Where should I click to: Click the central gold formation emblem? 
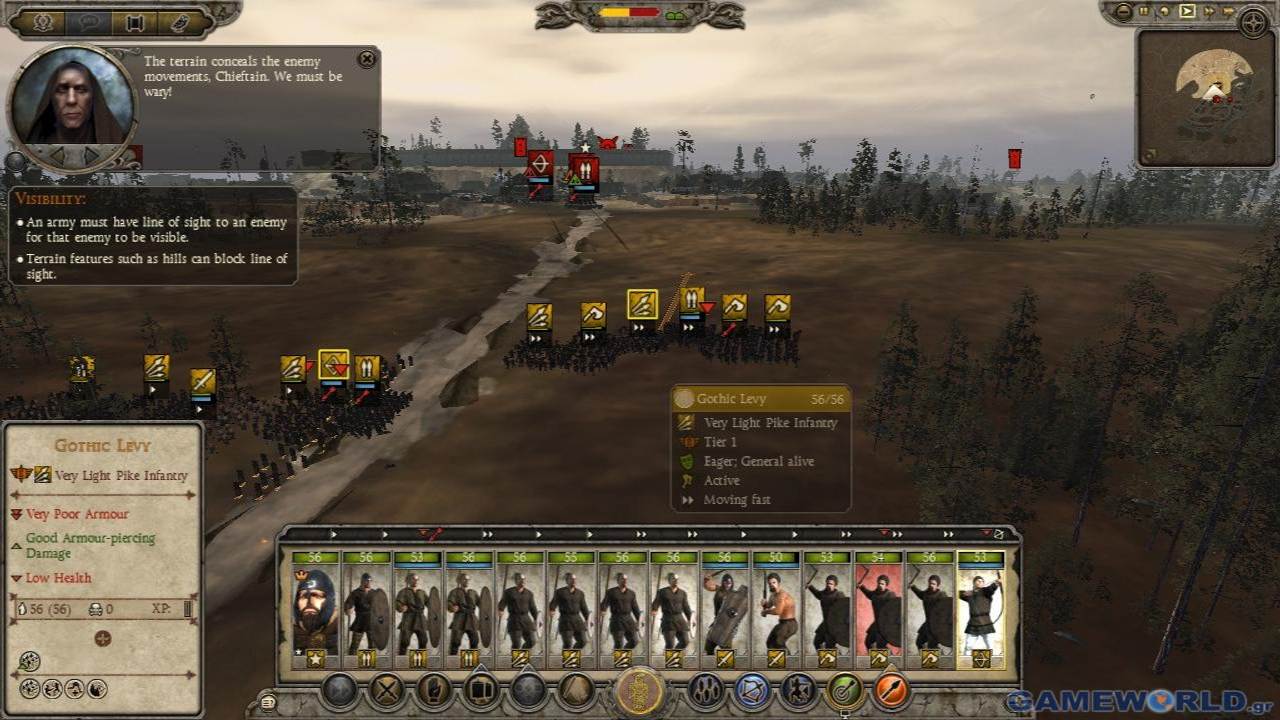click(x=640, y=691)
